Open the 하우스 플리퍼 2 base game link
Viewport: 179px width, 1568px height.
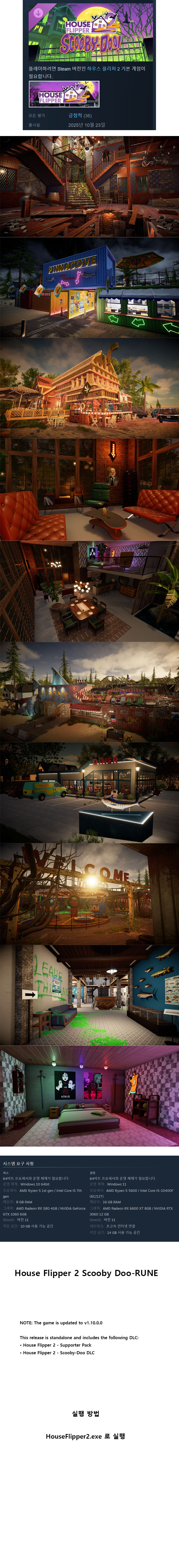tap(102, 69)
